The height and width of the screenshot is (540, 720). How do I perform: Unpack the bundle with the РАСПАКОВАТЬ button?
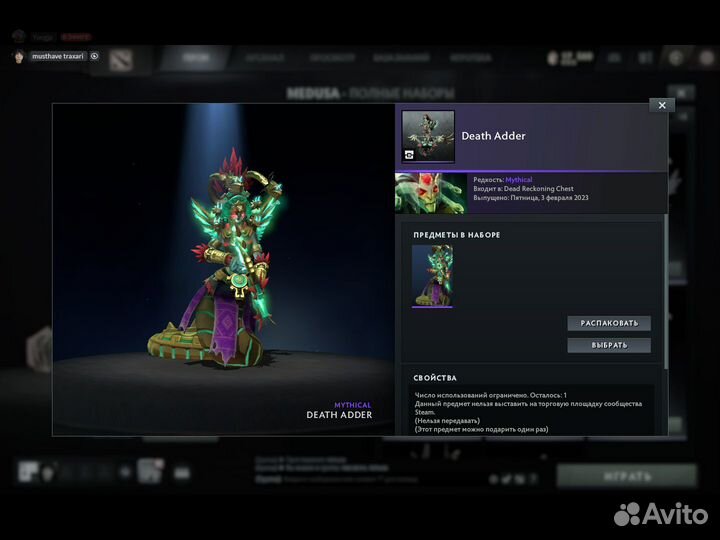(609, 323)
